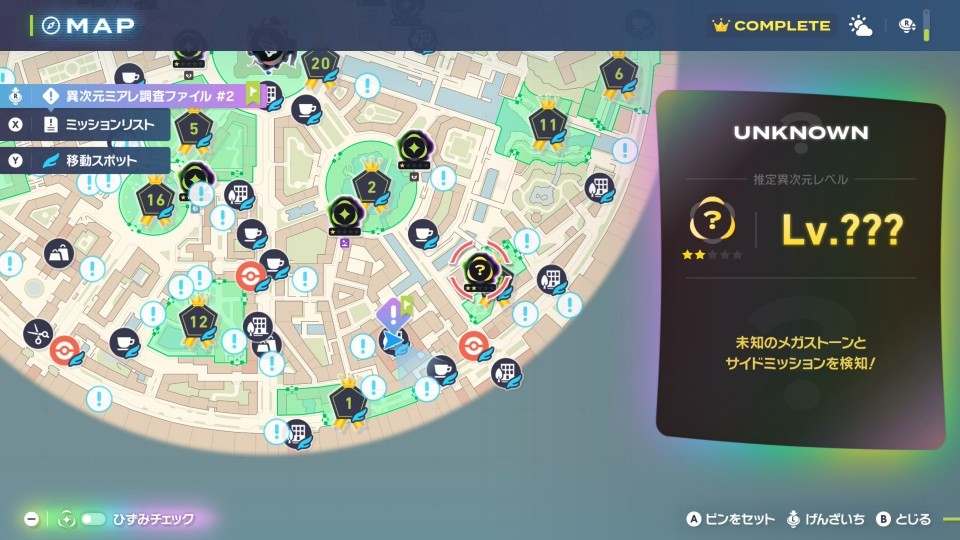
Task: Toggle the ひずみチェック distortion check switch
Action: (x=94, y=519)
